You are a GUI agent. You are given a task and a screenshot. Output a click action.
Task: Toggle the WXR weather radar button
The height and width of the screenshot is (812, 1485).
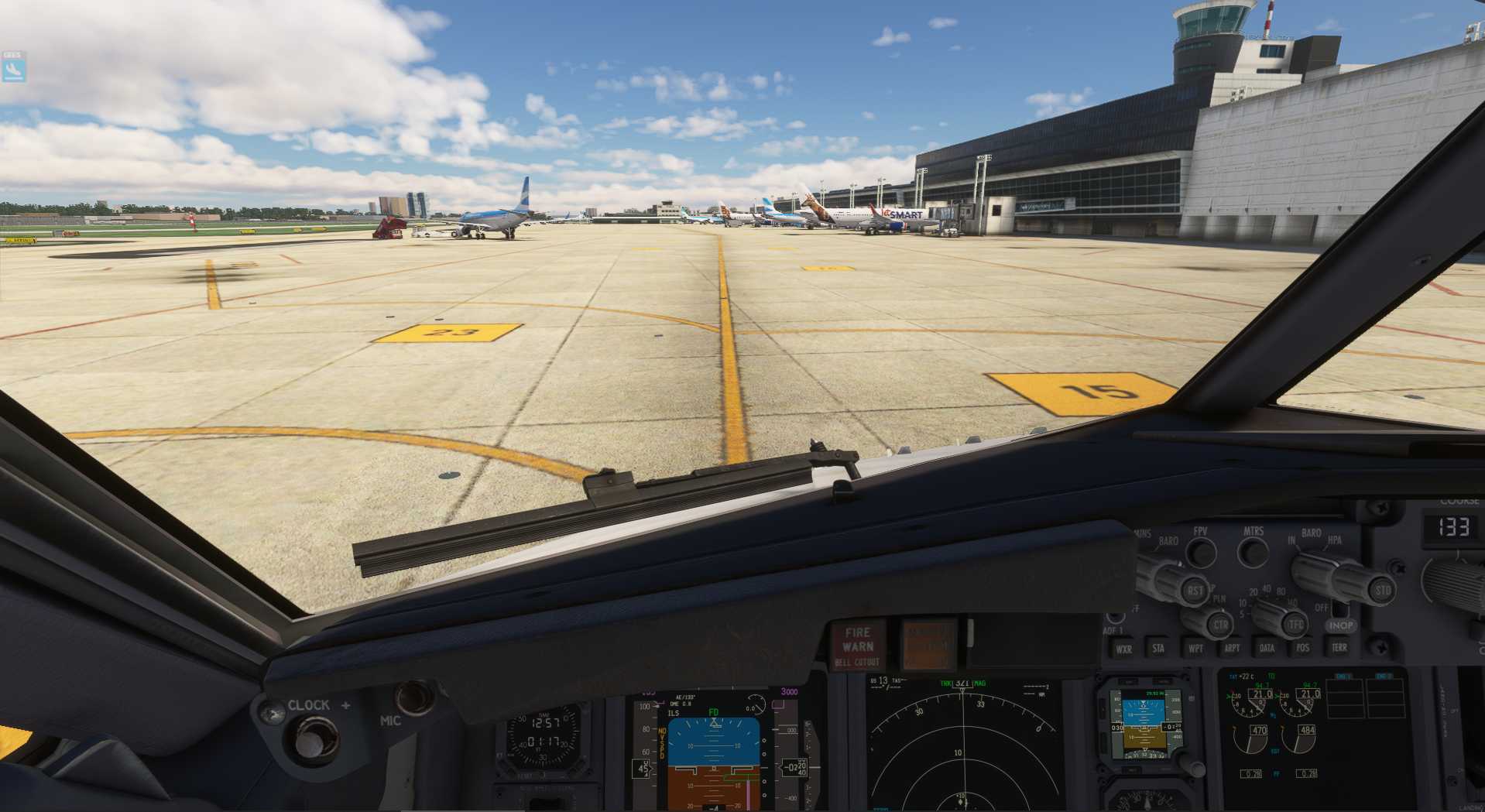(x=1123, y=649)
